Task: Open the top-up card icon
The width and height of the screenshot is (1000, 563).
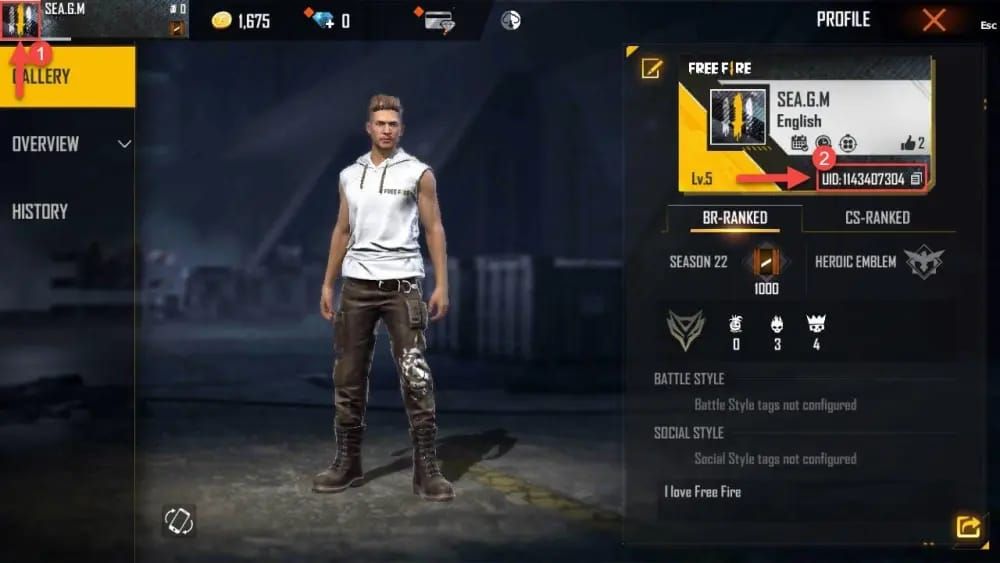Action: click(438, 20)
